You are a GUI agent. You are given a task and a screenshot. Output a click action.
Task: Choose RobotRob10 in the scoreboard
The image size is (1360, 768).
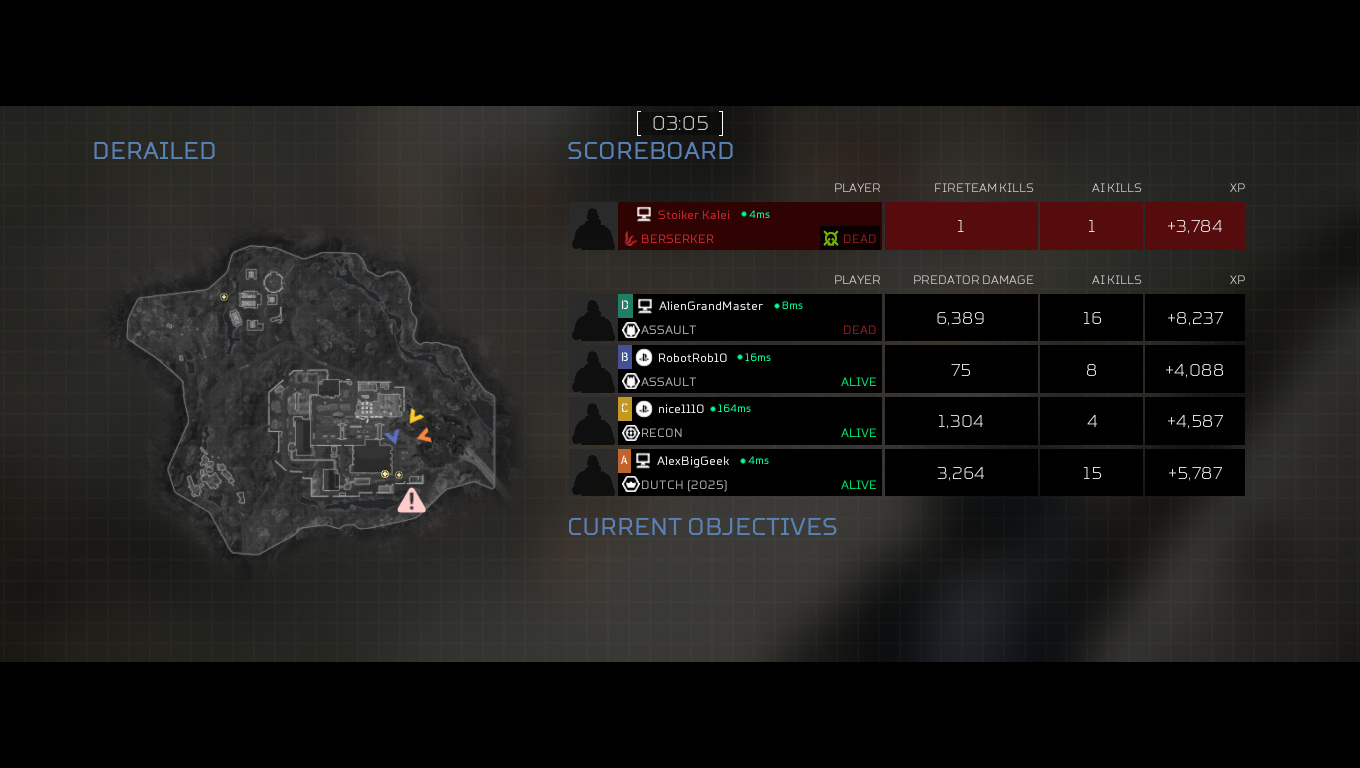coord(750,370)
